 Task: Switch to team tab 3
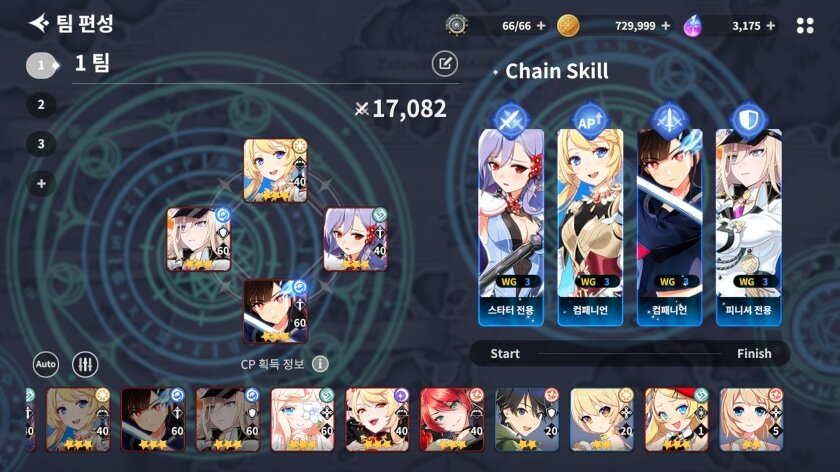[x=41, y=143]
